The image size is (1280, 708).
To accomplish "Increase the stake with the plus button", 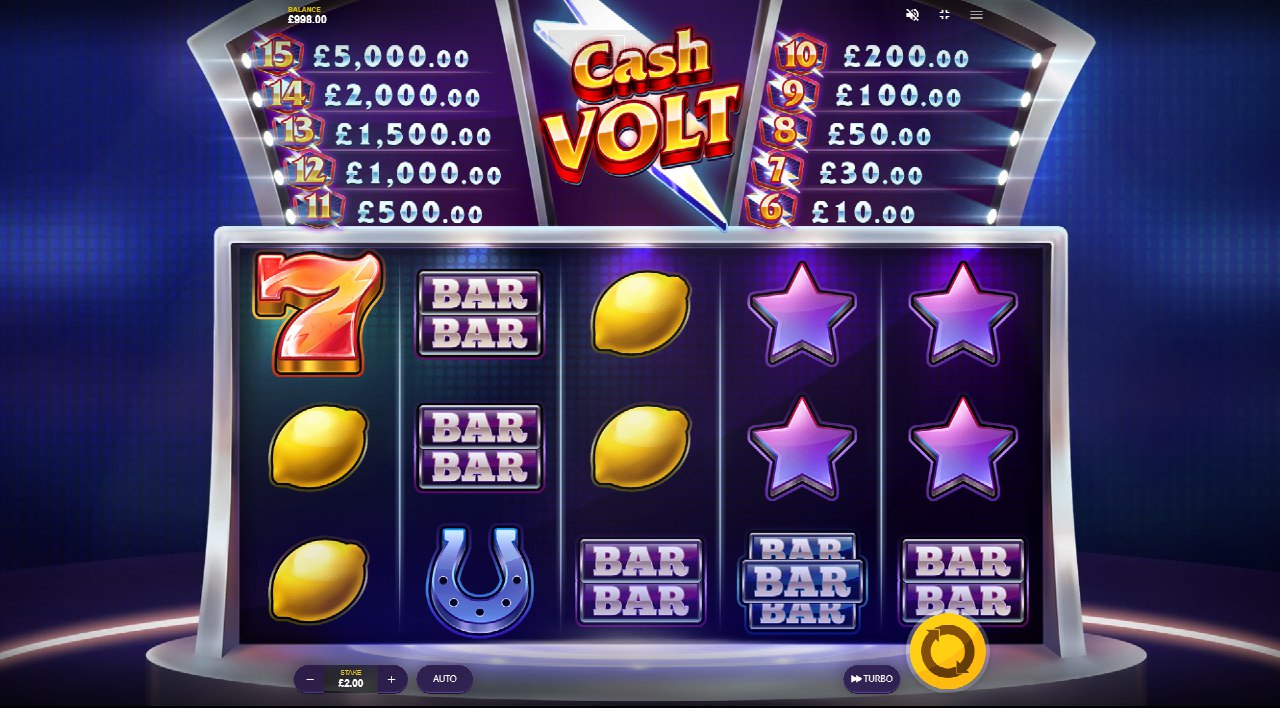I will (x=391, y=679).
